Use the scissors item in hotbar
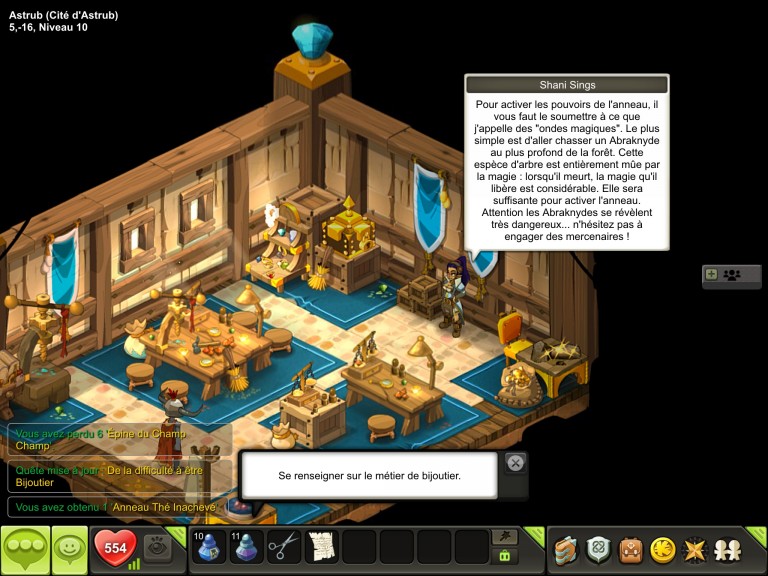The image size is (768, 576). point(284,547)
